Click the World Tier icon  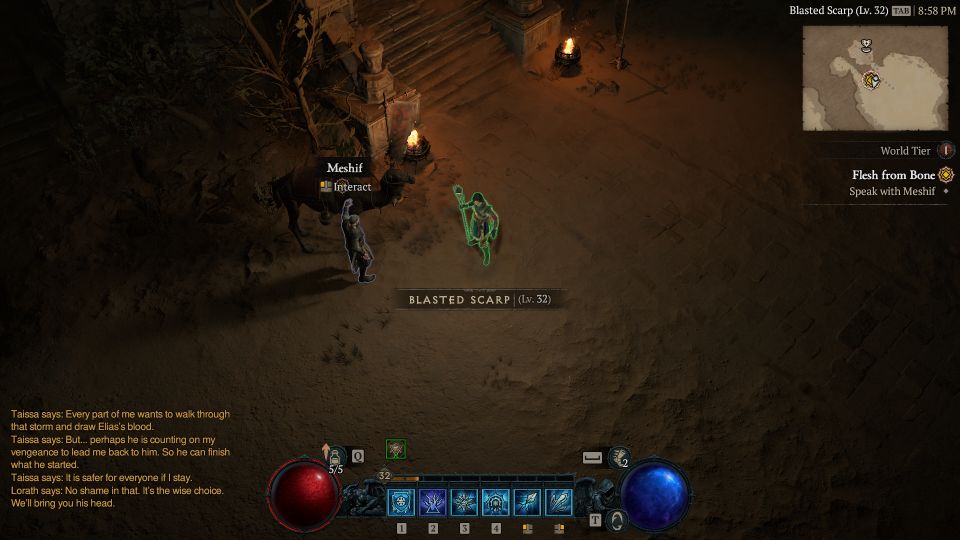point(946,151)
